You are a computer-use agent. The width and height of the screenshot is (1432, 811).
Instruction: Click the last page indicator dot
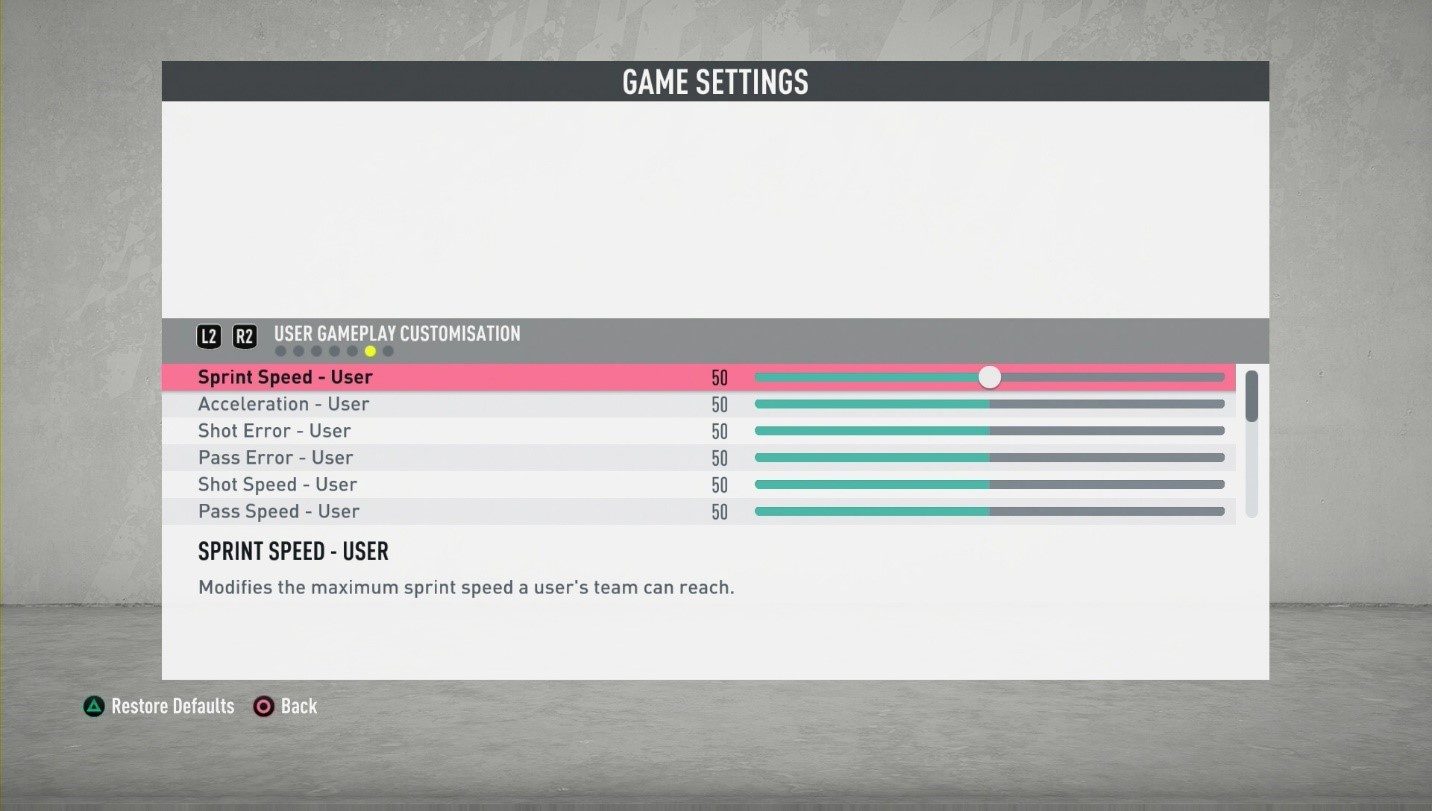coord(388,351)
